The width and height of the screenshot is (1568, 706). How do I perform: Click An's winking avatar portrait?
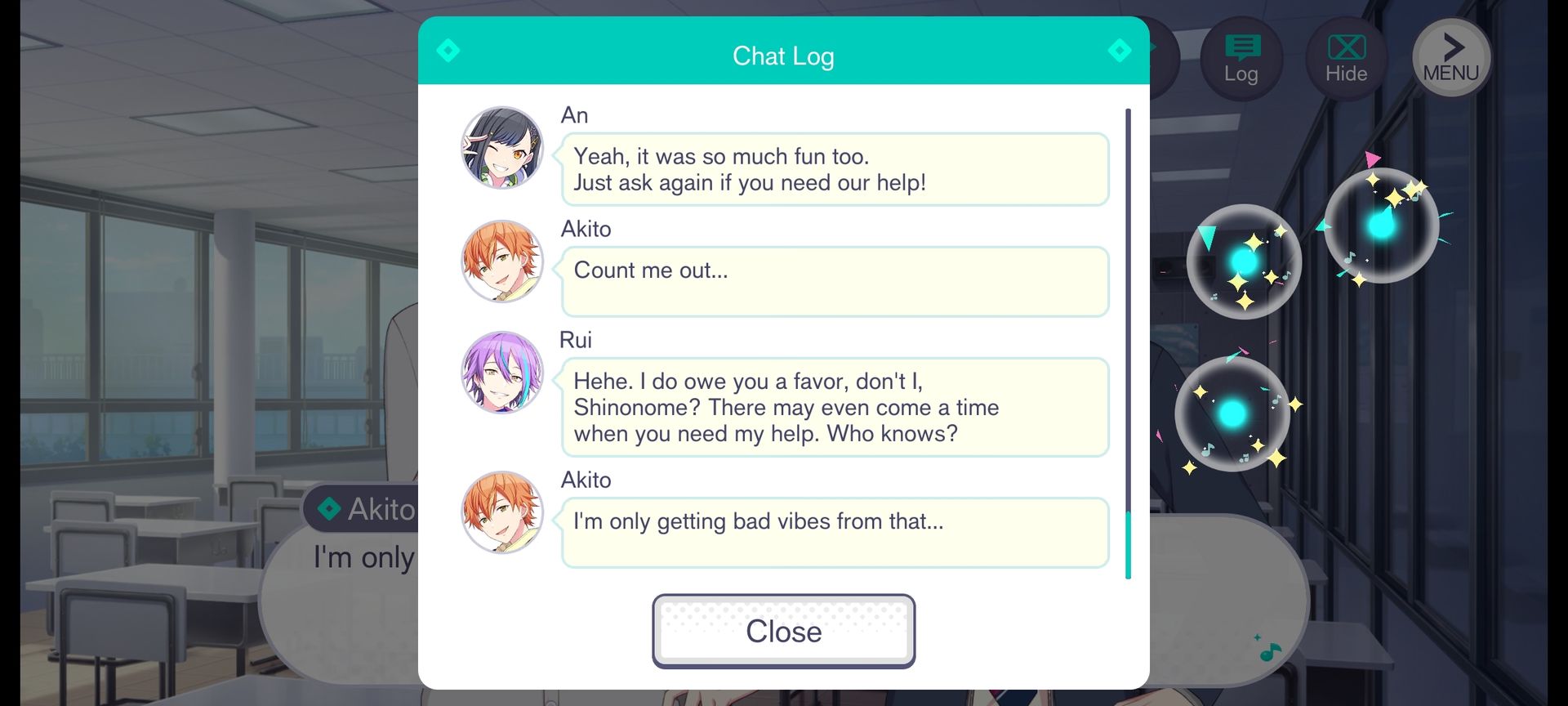(502, 148)
